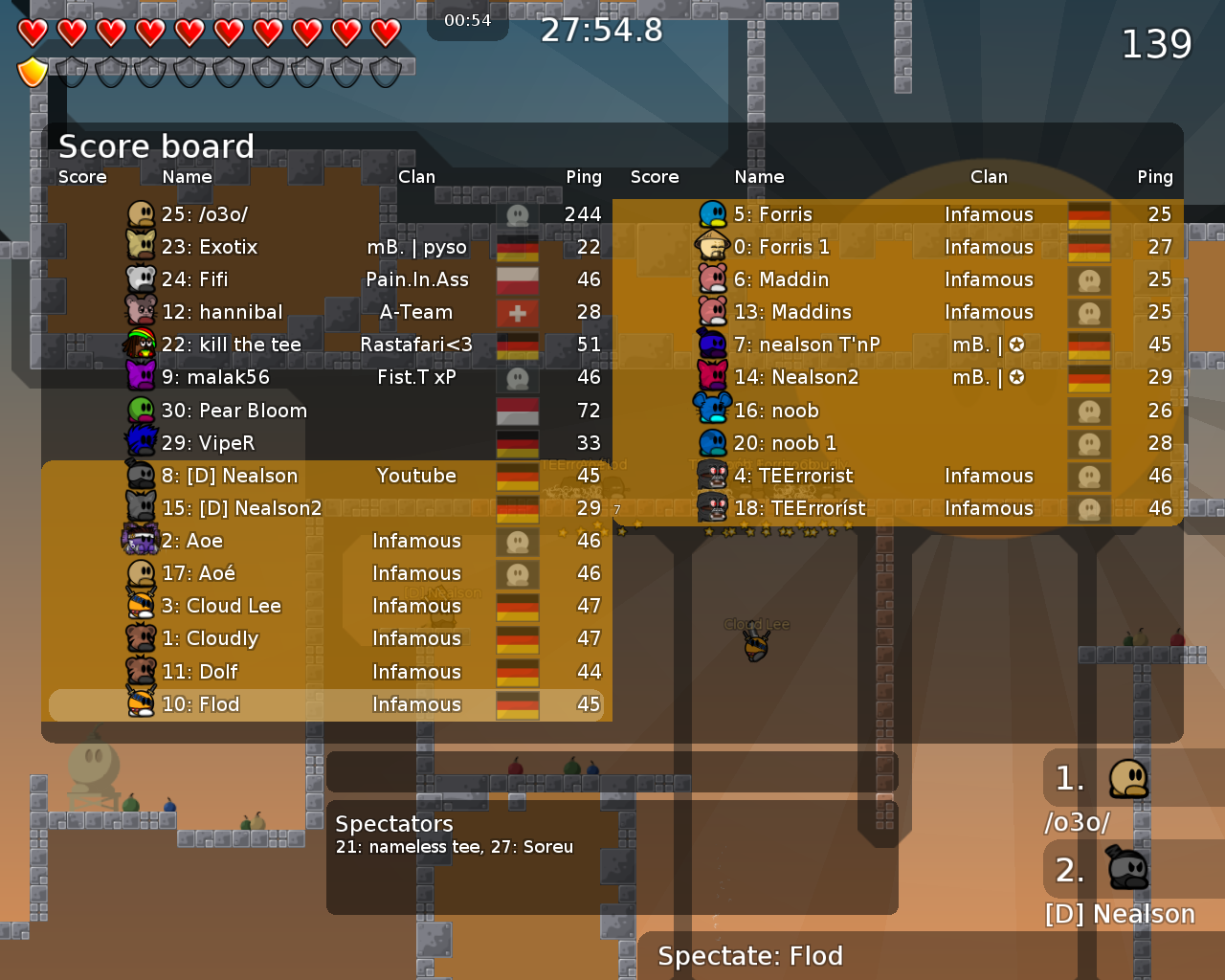1225x980 pixels.
Task: Collapse the right-side Clan column header
Action: [989, 177]
